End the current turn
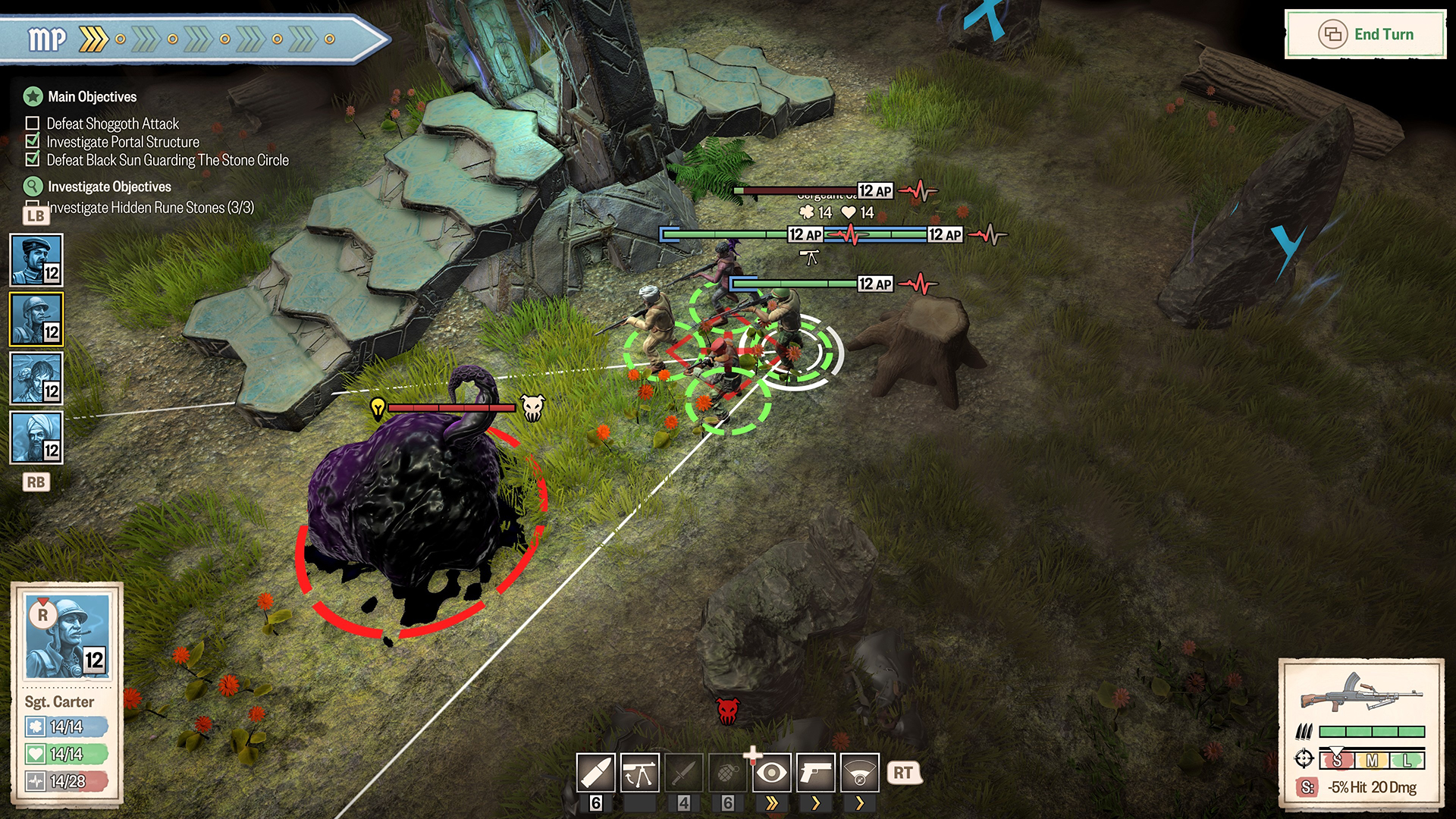1456x819 pixels. click(1366, 34)
